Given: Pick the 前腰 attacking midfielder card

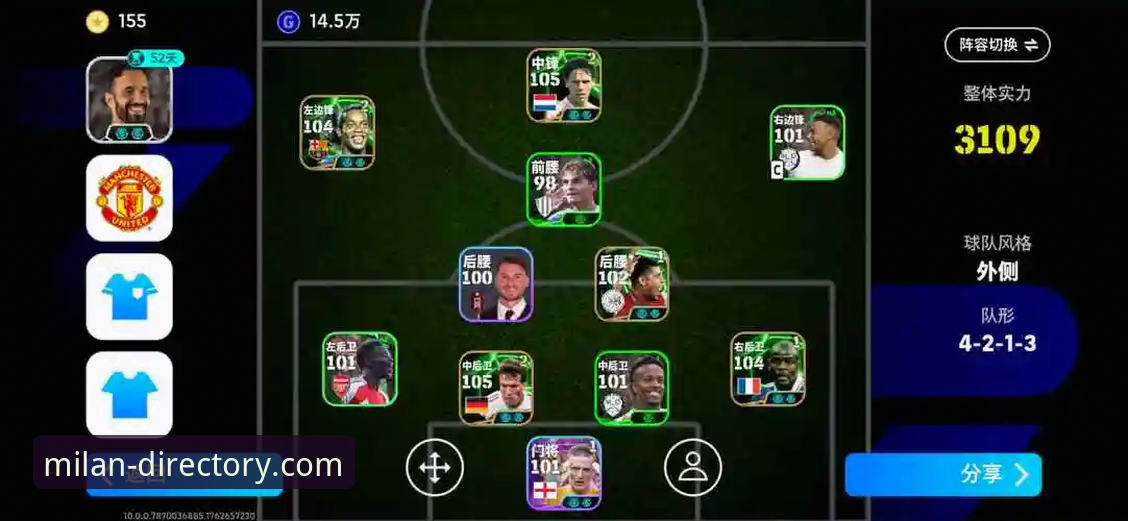Looking at the screenshot, I should pos(564,189).
